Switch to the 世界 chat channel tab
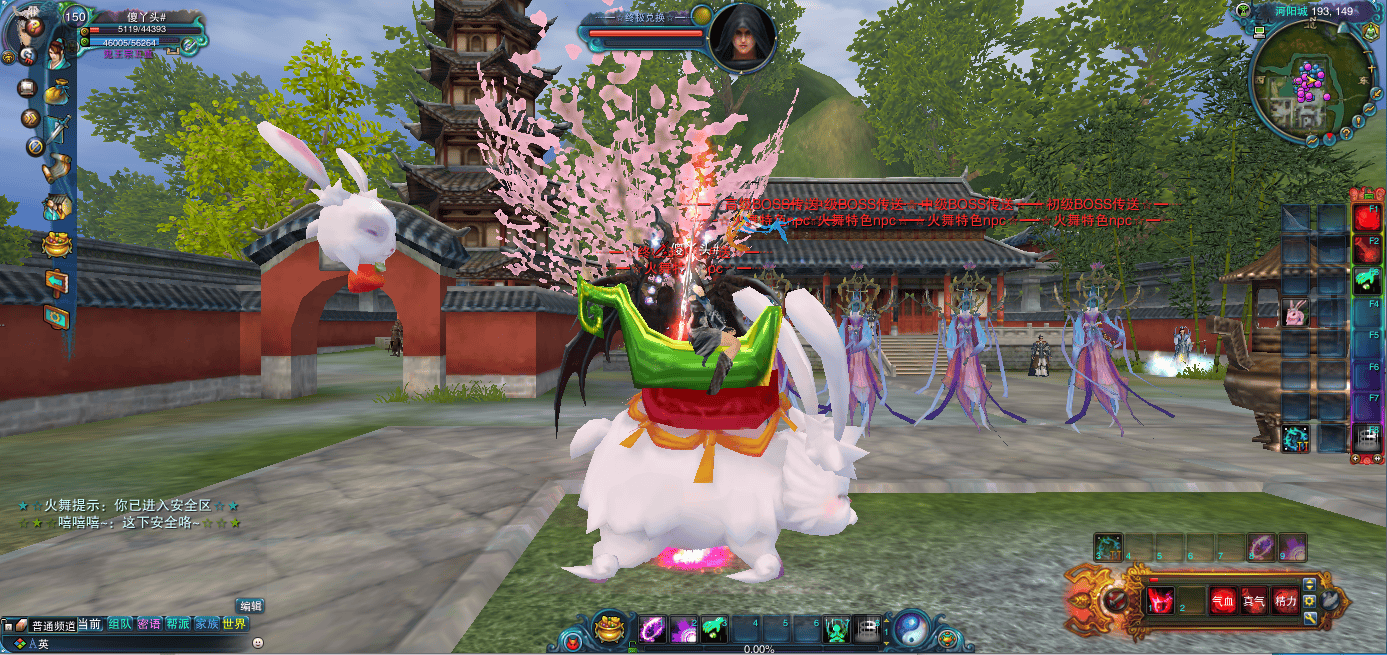 tap(234, 624)
